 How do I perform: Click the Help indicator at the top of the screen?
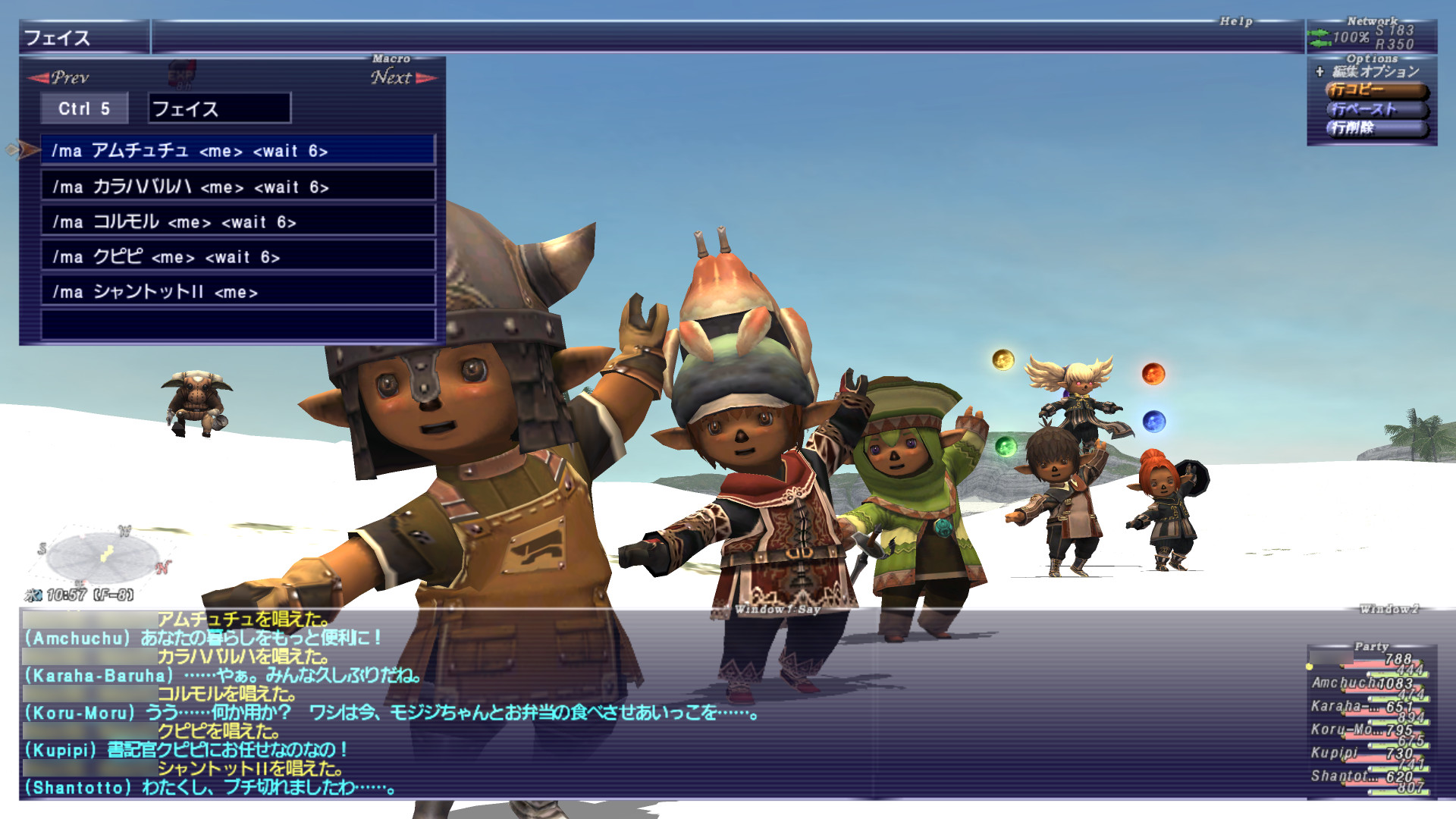[x=1237, y=22]
